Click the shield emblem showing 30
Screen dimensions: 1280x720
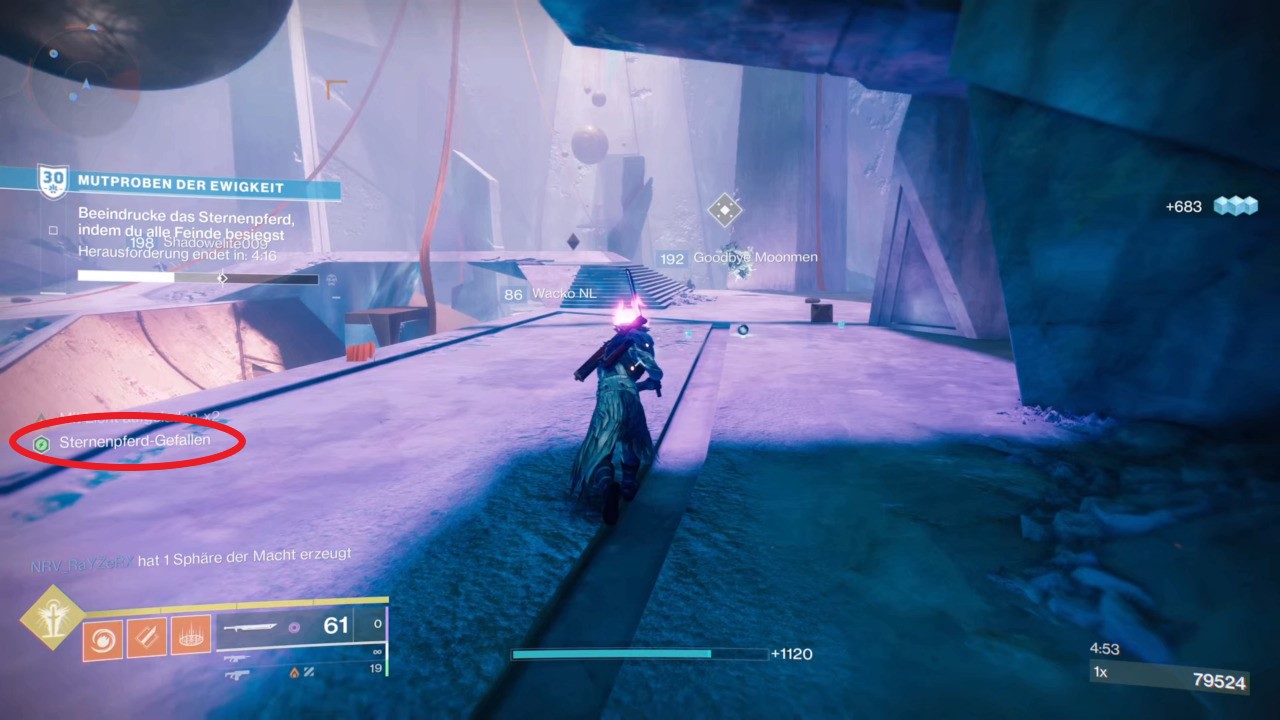click(52, 183)
